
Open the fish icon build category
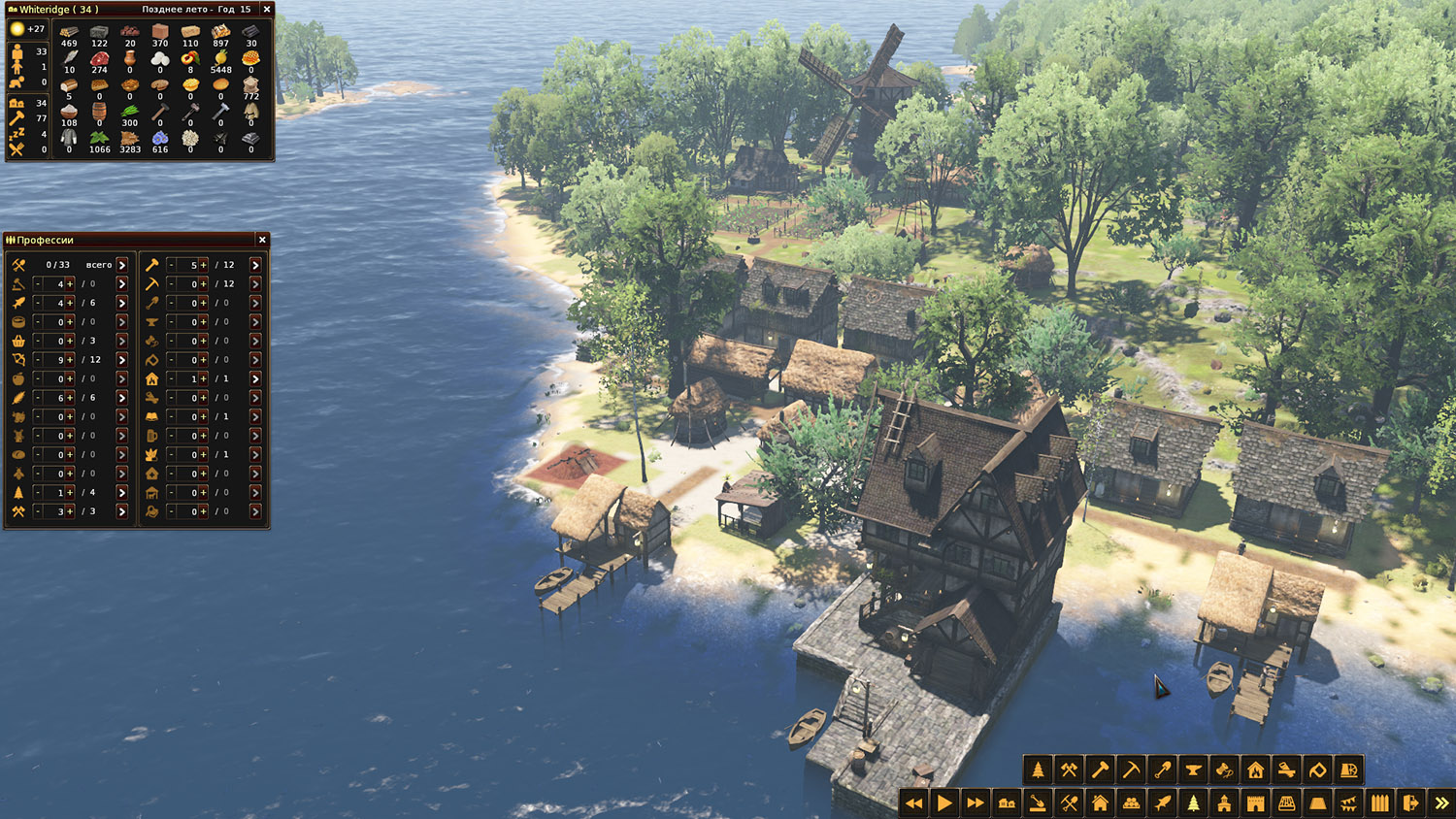(1162, 803)
